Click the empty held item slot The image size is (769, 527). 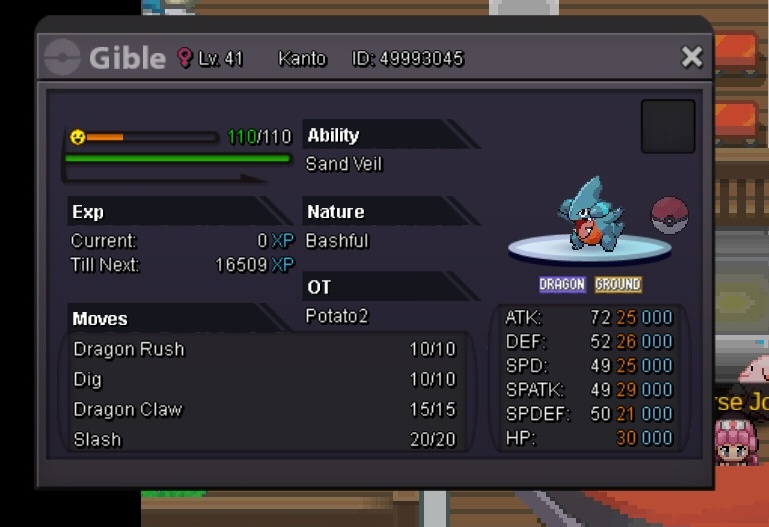click(x=667, y=126)
